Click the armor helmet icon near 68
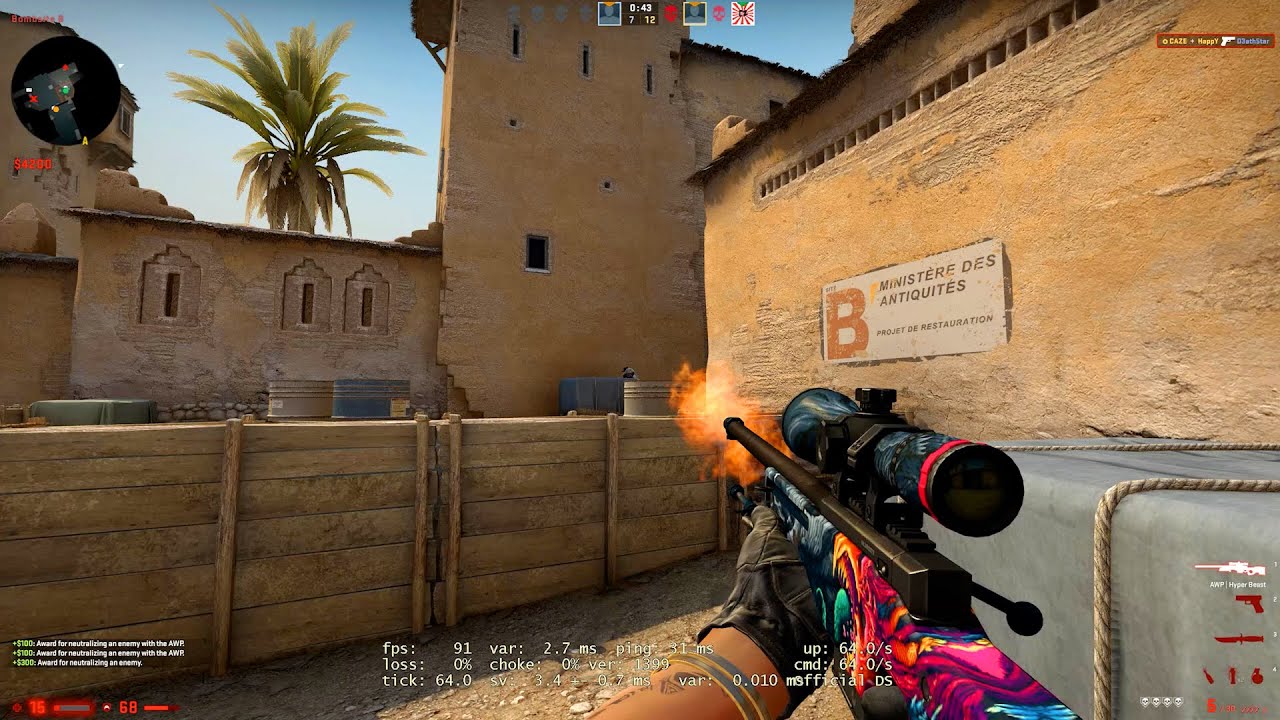 pyautogui.click(x=107, y=707)
